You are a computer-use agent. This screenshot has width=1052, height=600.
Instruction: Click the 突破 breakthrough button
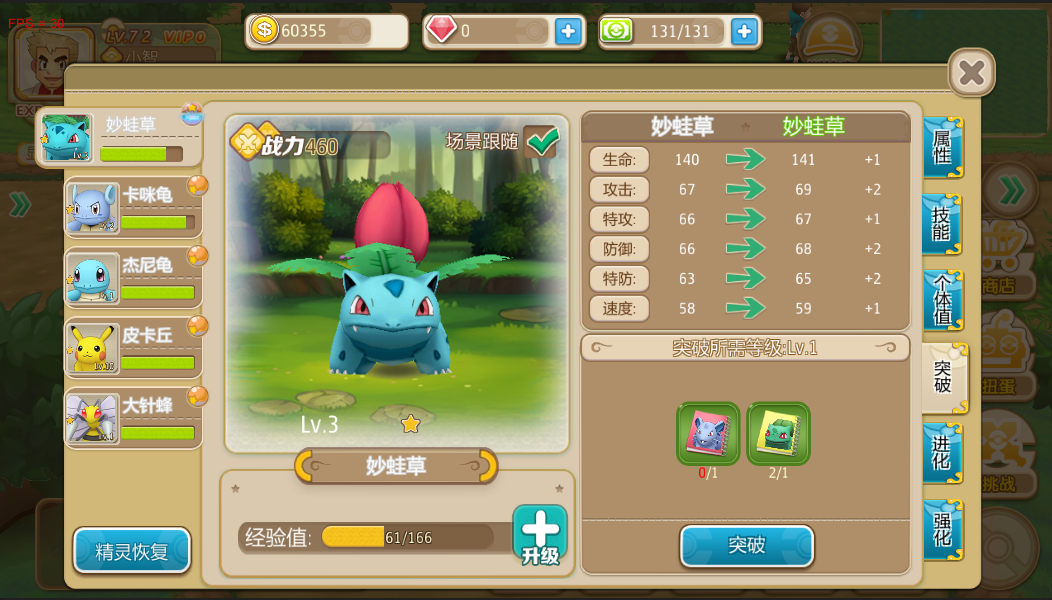pyautogui.click(x=746, y=546)
